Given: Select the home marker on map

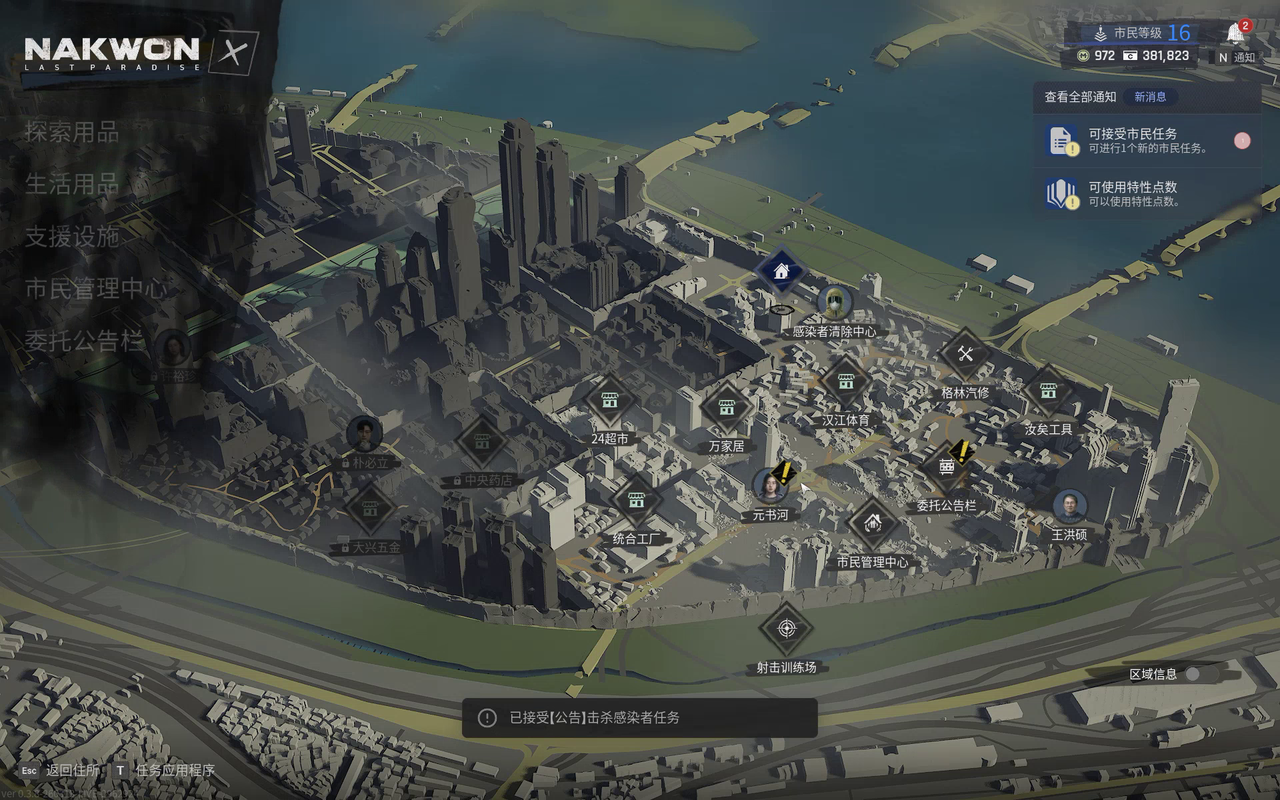Looking at the screenshot, I should click(781, 271).
